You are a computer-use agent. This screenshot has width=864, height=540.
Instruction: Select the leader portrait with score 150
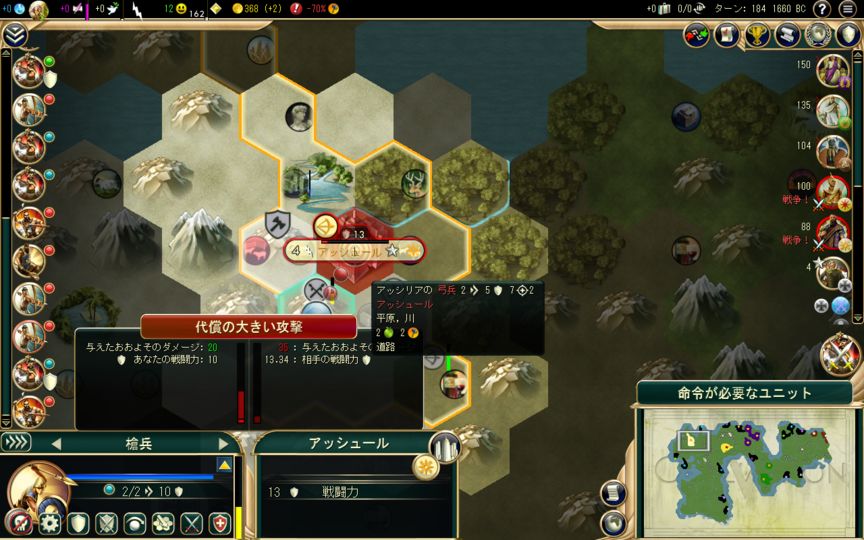click(831, 71)
